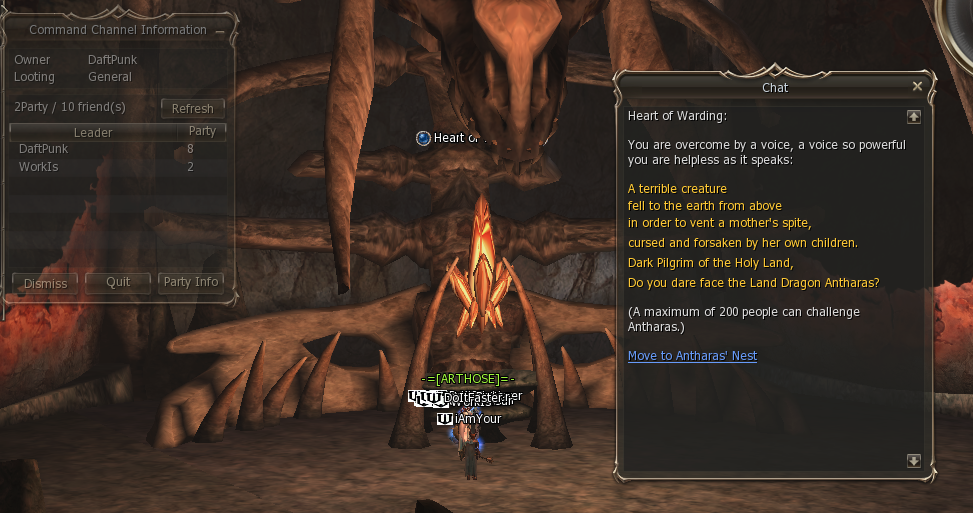Click the chat dialog scroll-down arrow
The width and height of the screenshot is (973, 513).
coord(913,461)
